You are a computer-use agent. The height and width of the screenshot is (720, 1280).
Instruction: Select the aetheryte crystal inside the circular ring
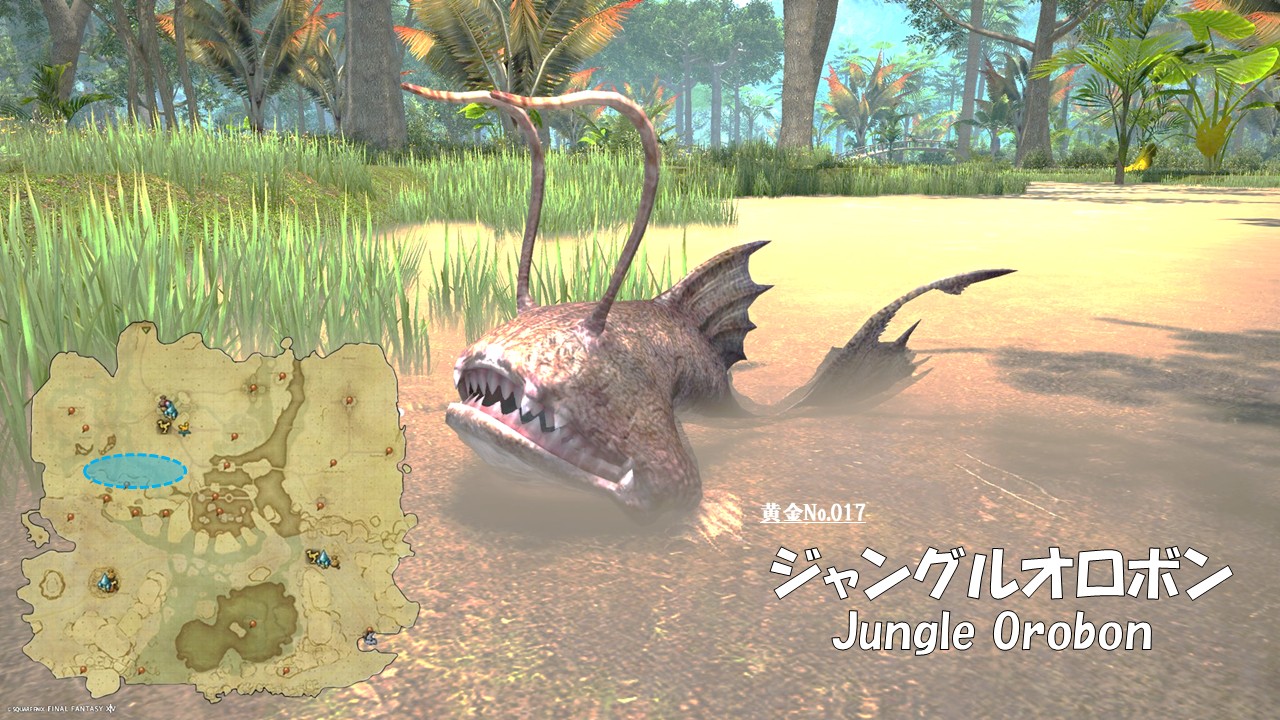click(x=105, y=580)
